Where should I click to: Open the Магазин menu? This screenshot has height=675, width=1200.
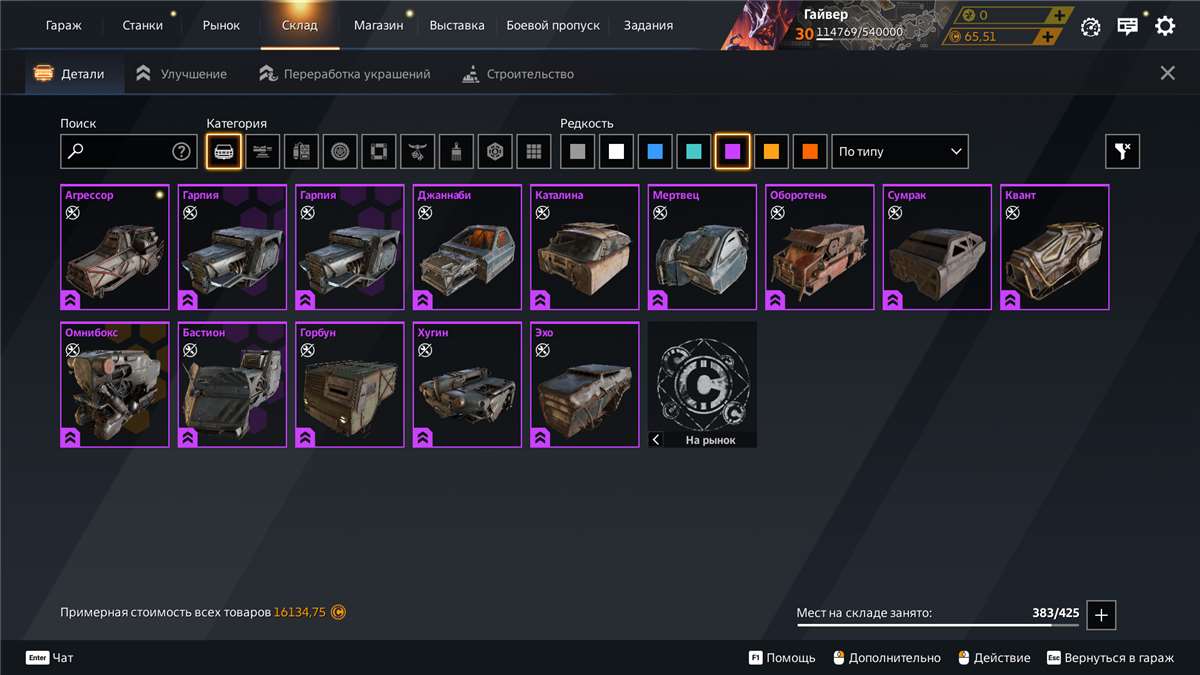378,25
